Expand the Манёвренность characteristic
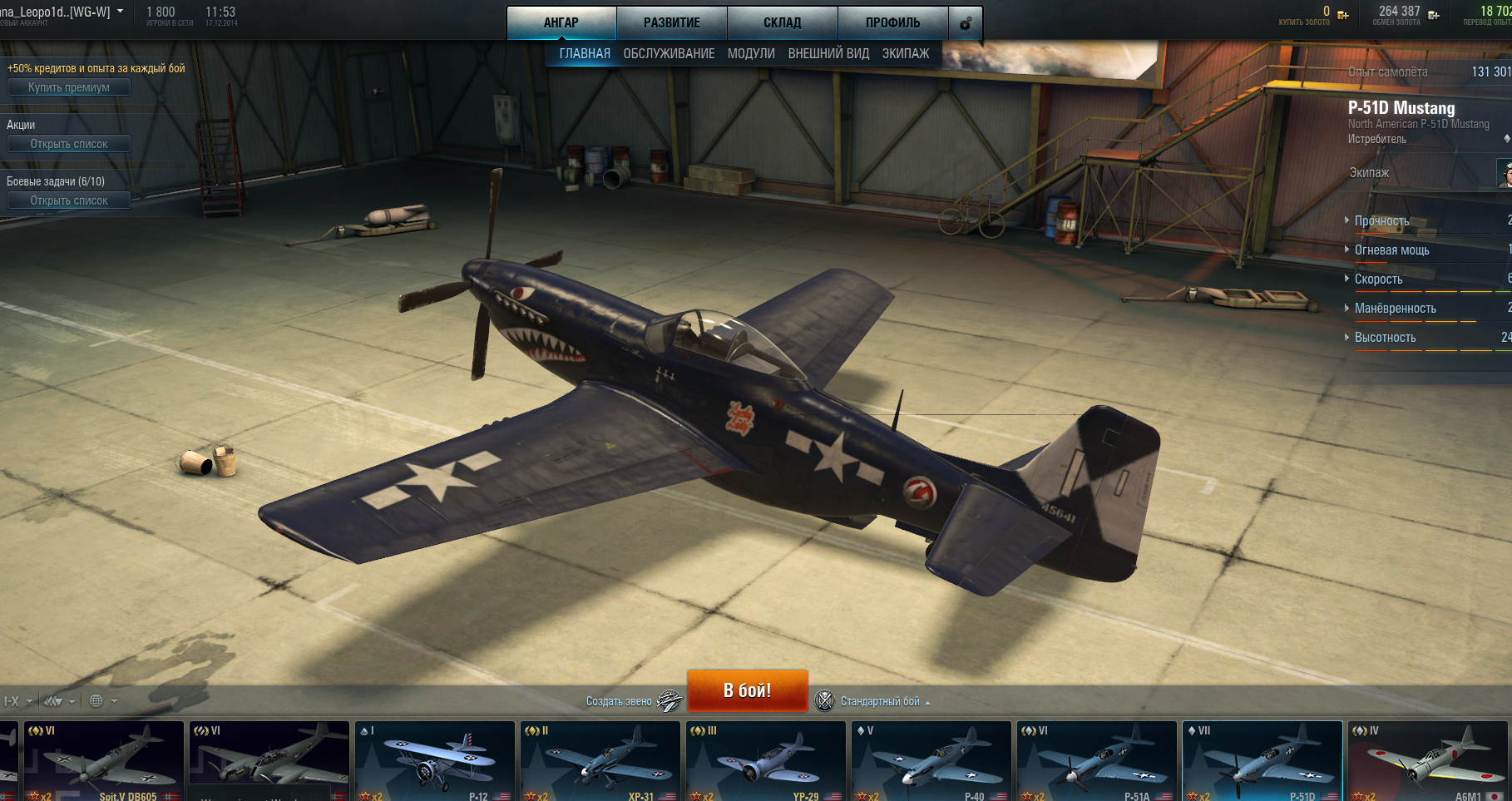The image size is (1512, 801). (1395, 309)
